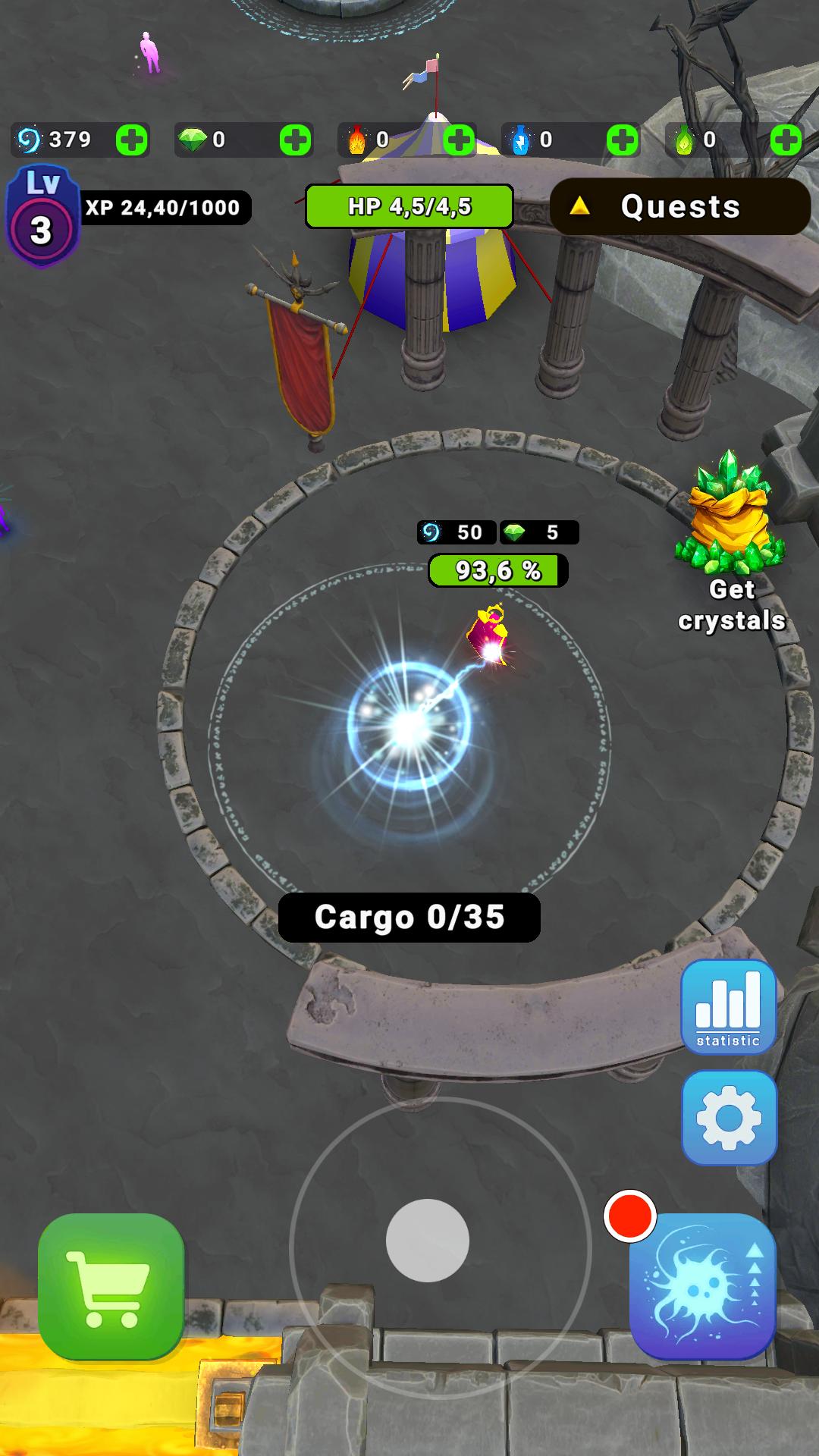Tap the virtual joystick knob
The height and width of the screenshot is (1456, 819).
point(427,1241)
